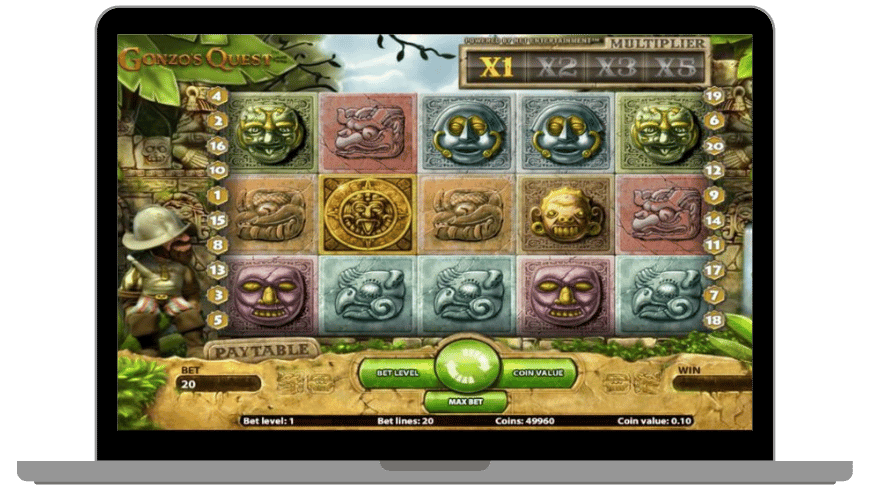Highlight payline marker 16
Image resolution: width=870 pixels, height=490 pixels.
pos(217,145)
